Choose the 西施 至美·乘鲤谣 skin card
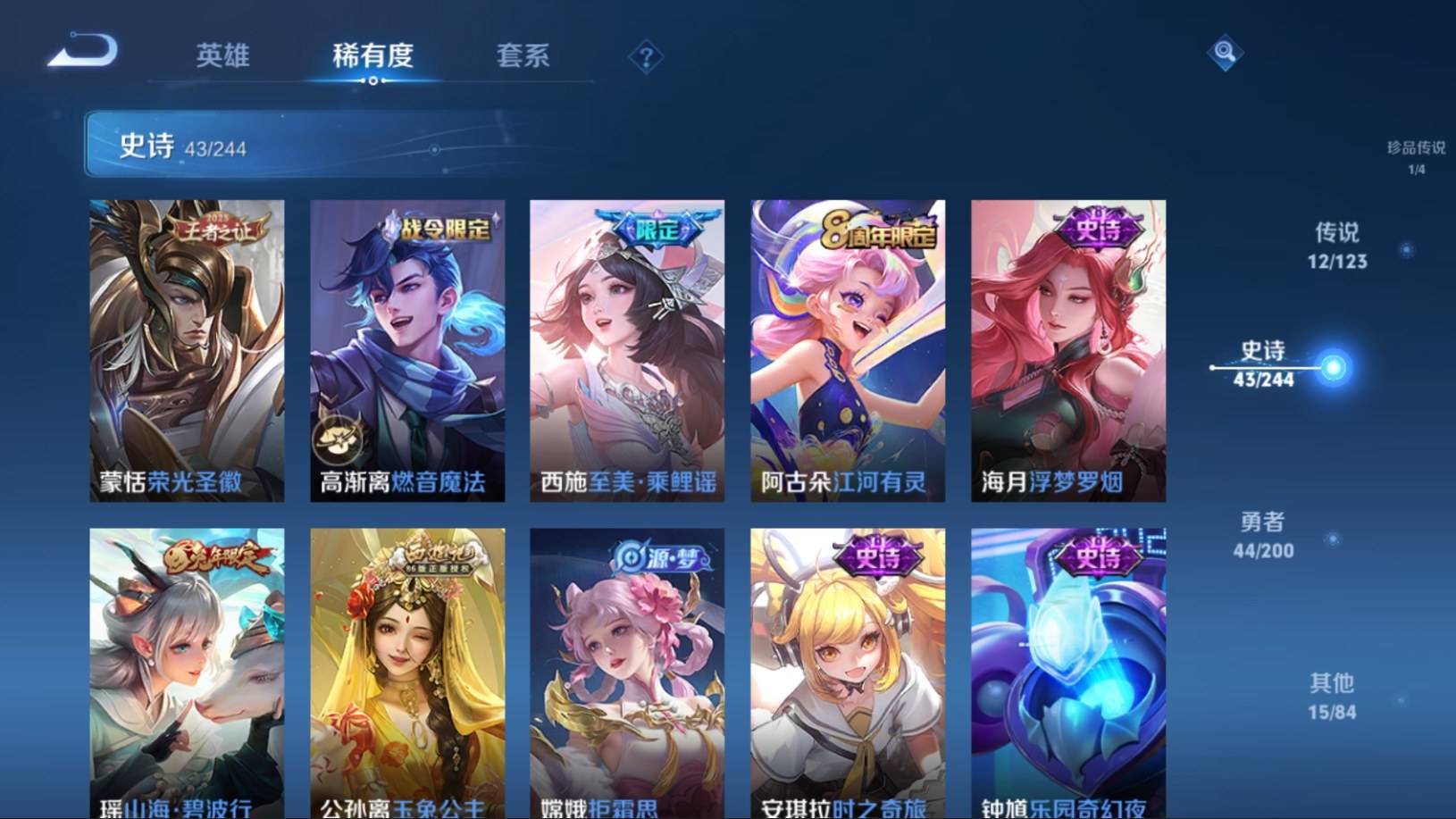 point(627,350)
